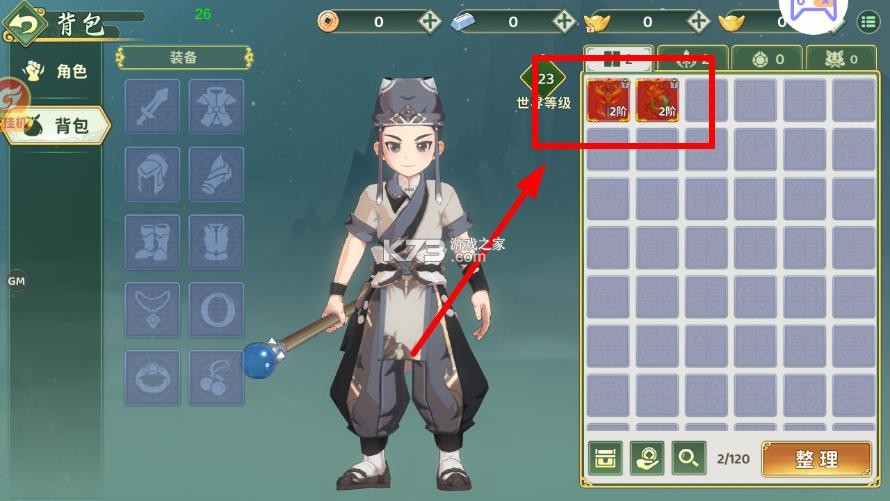Switch to the 角色 character tab
The width and height of the screenshot is (890, 501).
click(x=58, y=71)
